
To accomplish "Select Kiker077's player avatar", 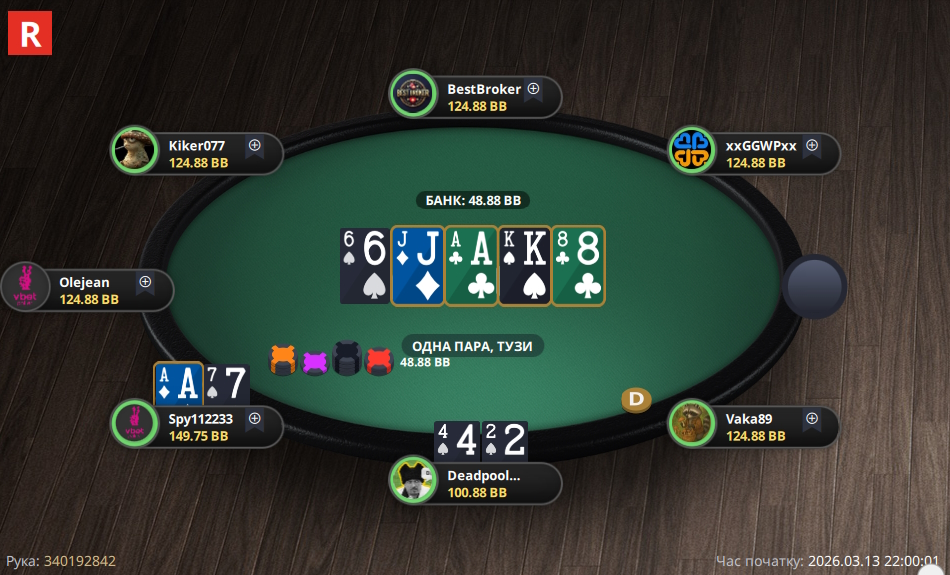I will [x=134, y=152].
